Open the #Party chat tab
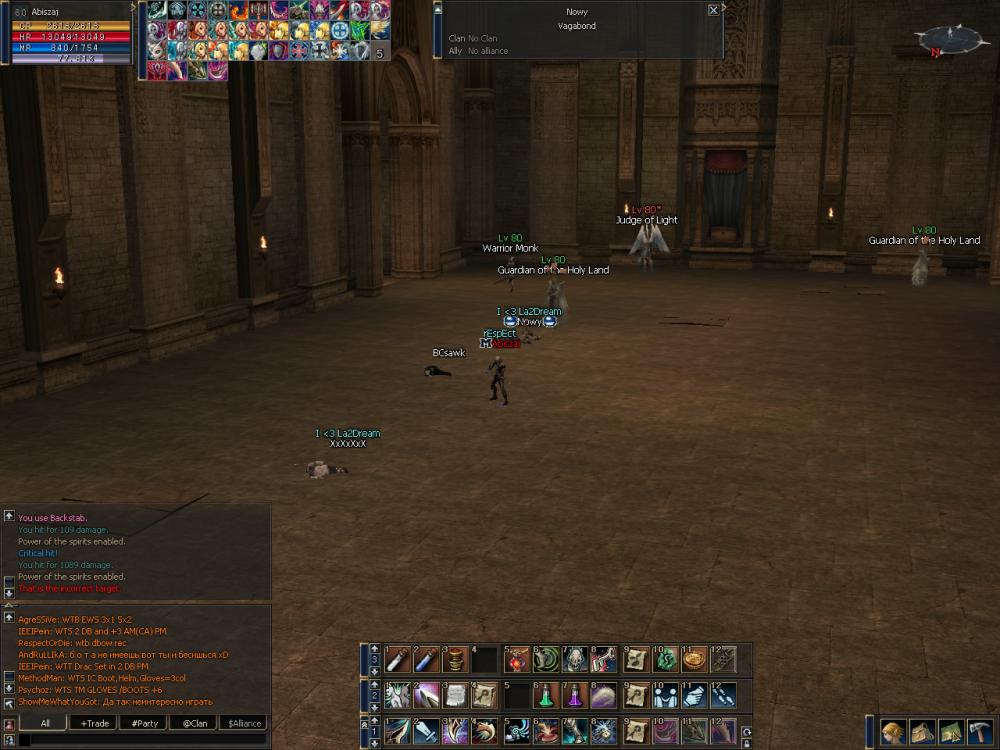 pos(144,723)
